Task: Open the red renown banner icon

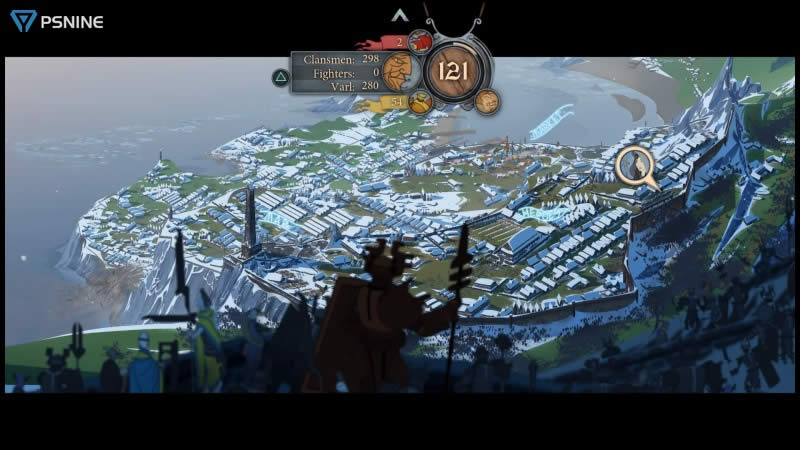Action: click(419, 41)
